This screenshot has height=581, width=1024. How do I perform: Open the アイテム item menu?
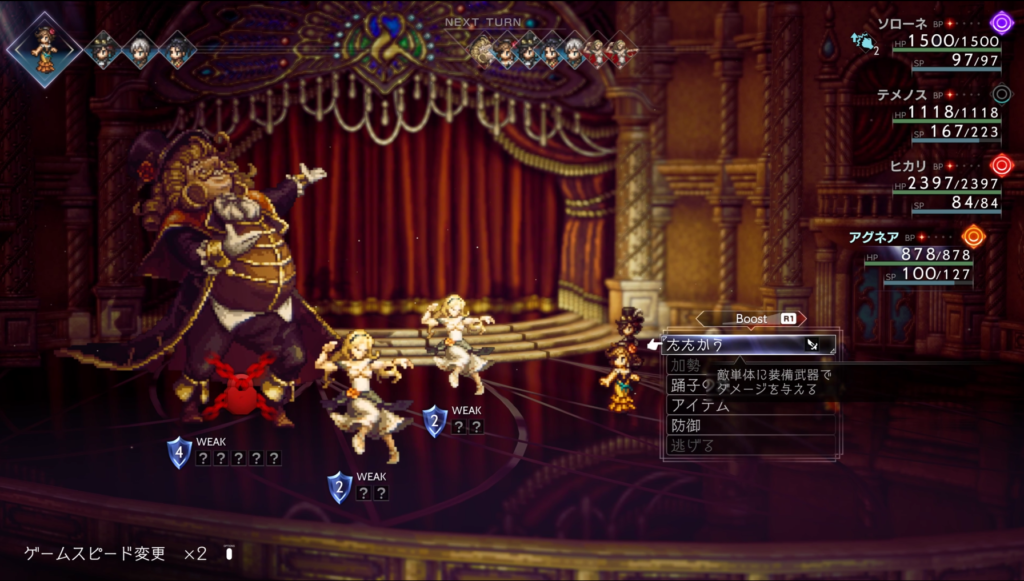click(x=700, y=405)
